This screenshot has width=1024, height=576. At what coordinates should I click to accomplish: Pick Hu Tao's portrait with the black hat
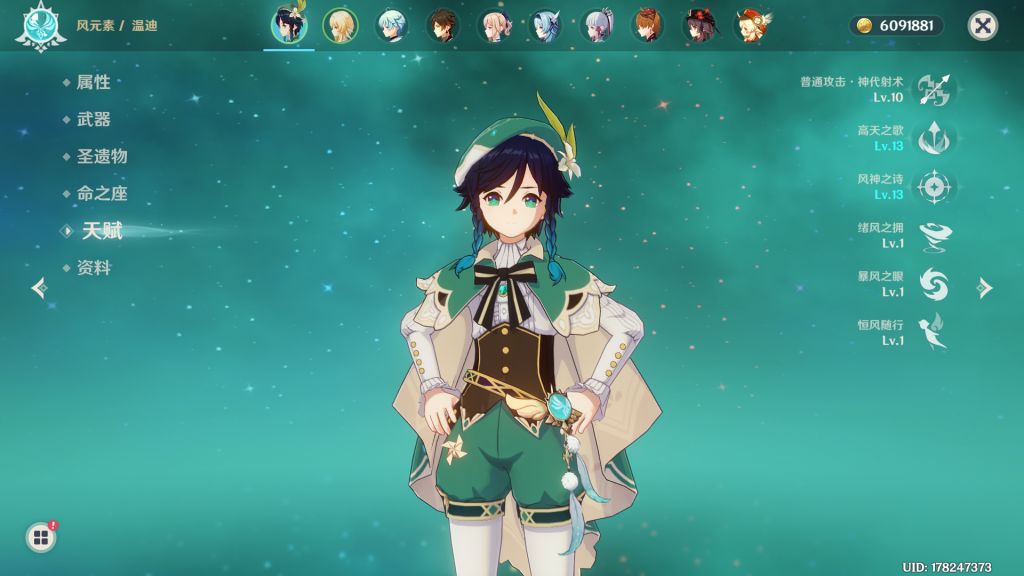coord(699,26)
